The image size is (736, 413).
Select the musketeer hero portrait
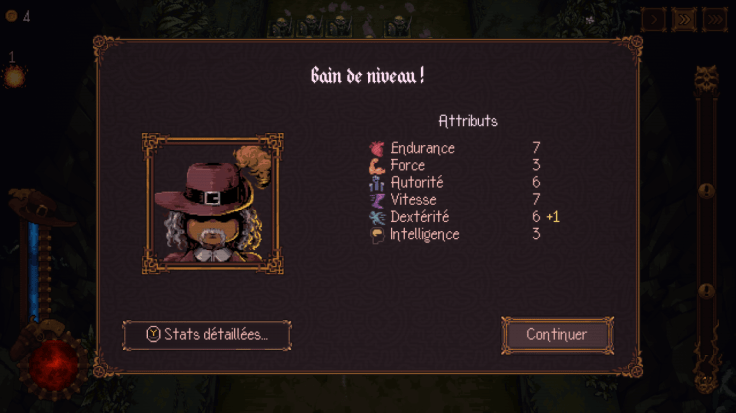(212, 203)
